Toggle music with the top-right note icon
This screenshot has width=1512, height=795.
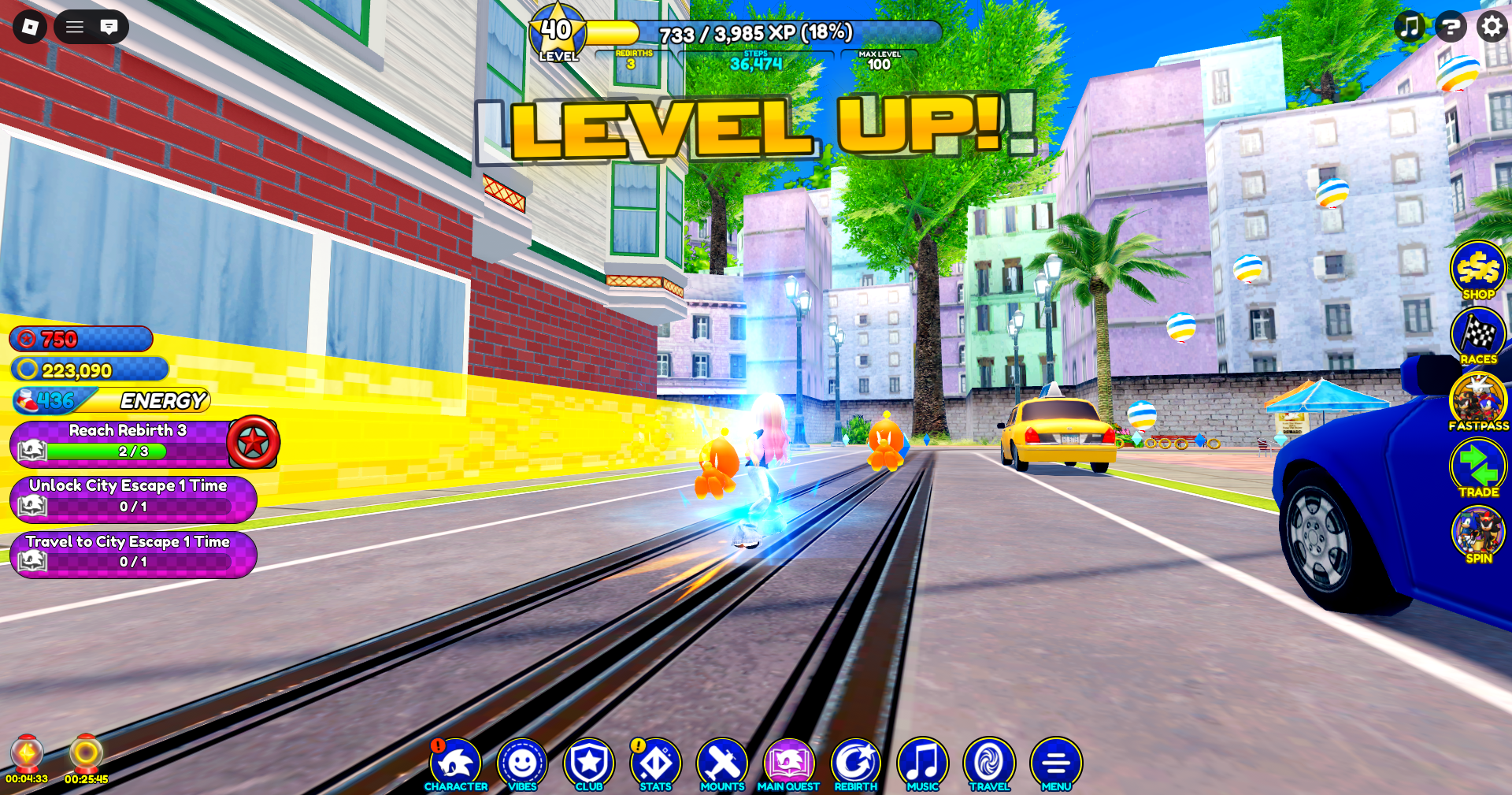[x=1410, y=27]
